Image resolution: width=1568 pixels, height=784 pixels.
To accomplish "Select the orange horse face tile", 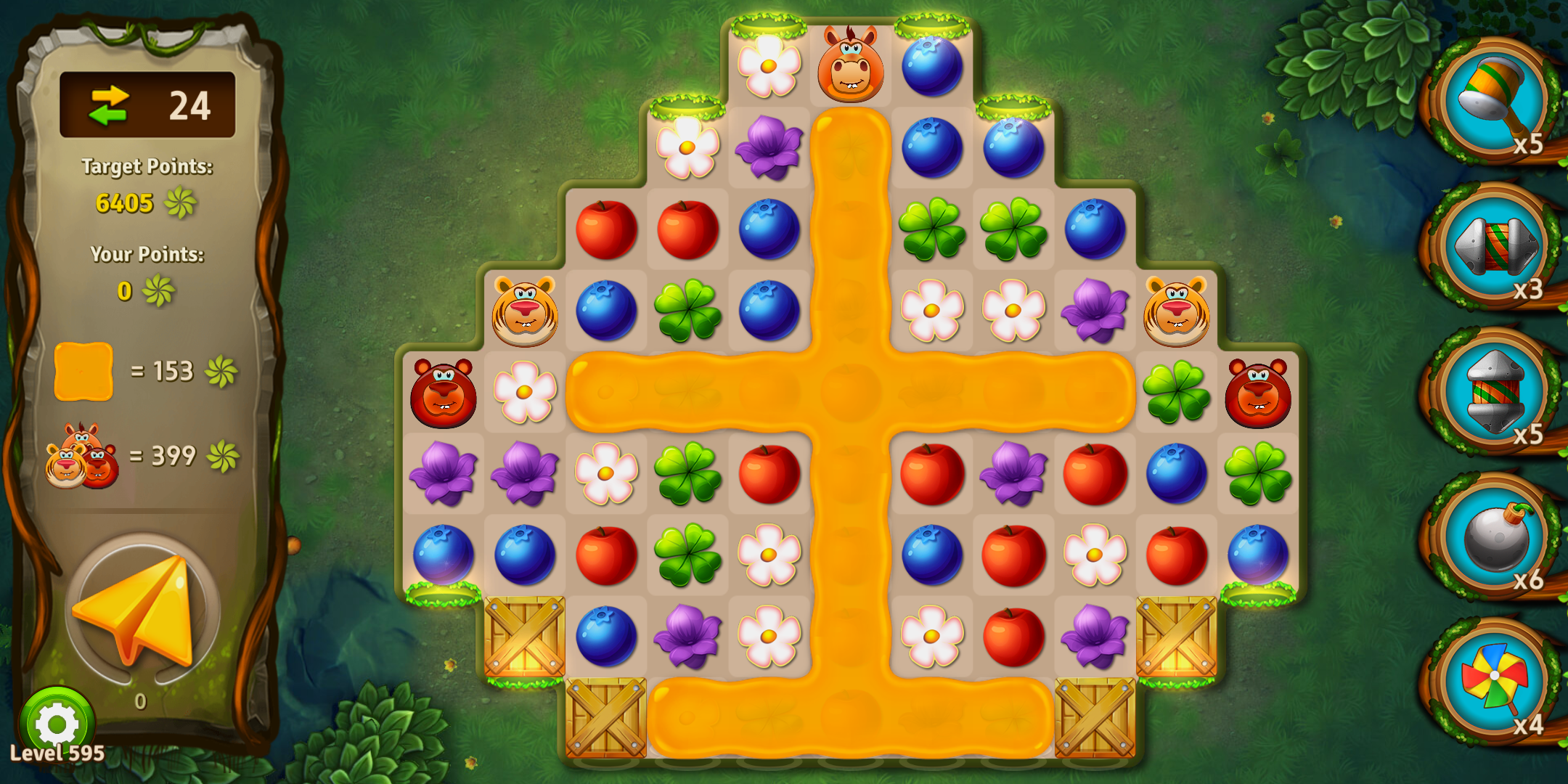I will pyautogui.click(x=850, y=65).
